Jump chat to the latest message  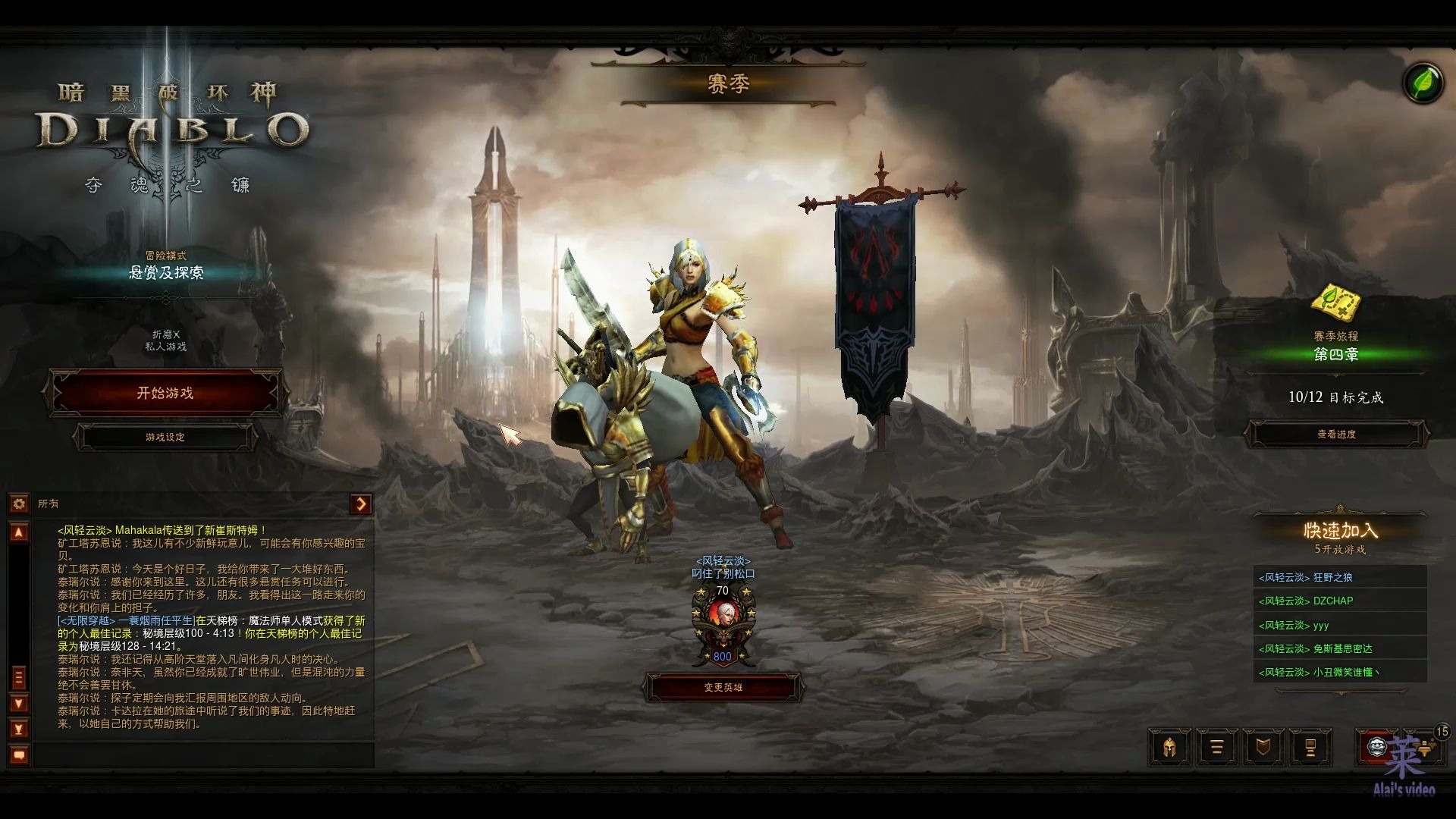pos(20,729)
